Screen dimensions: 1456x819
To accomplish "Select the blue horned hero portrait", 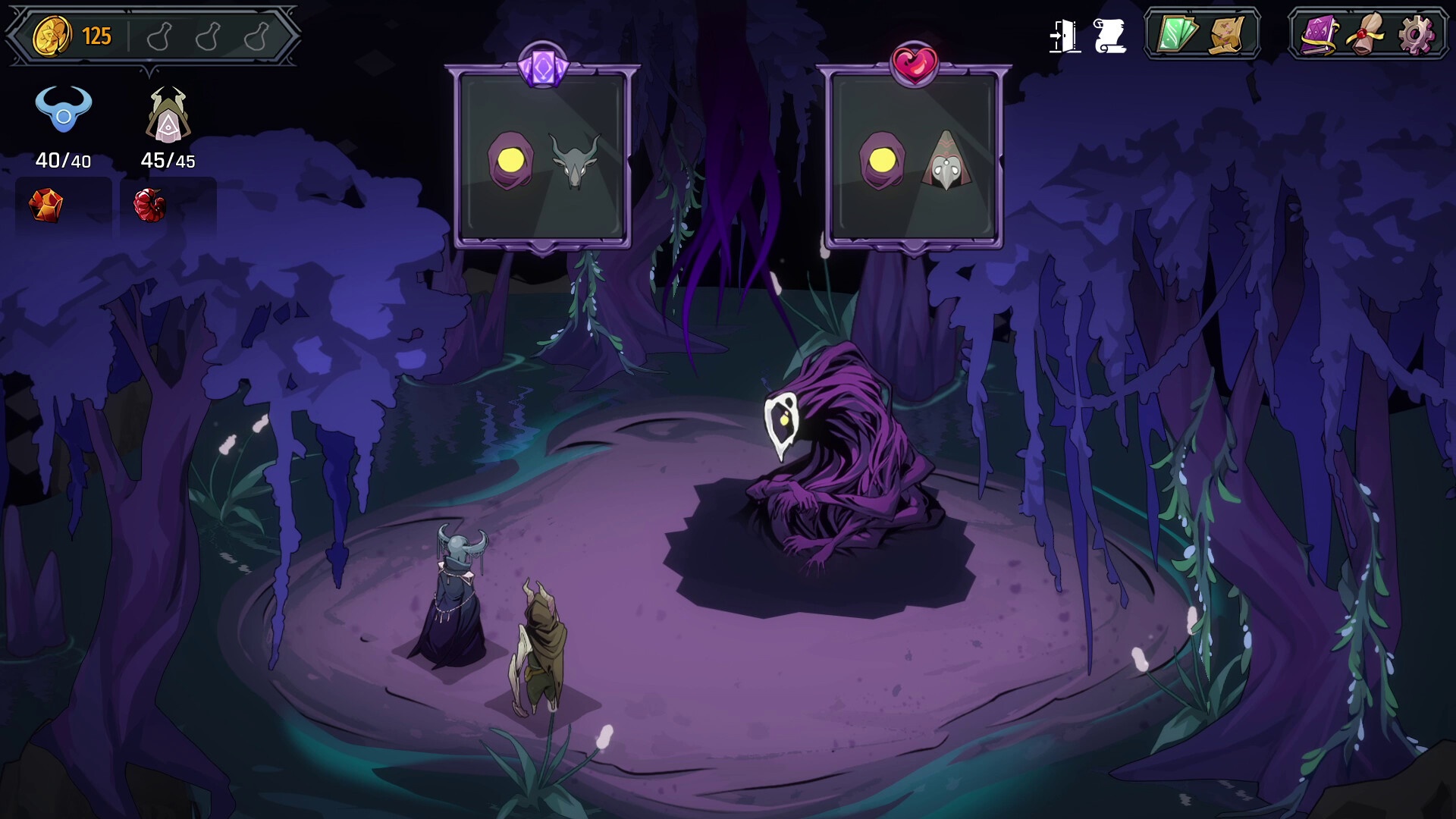I will [64, 111].
